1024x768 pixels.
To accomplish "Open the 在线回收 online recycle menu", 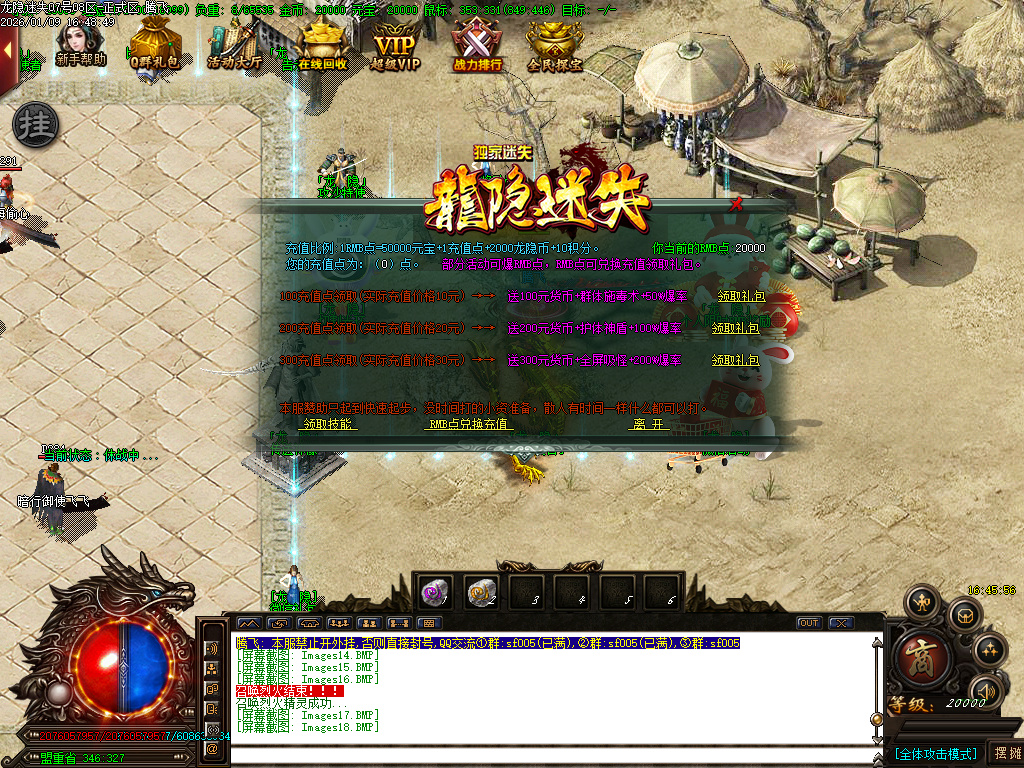I will pos(320,46).
